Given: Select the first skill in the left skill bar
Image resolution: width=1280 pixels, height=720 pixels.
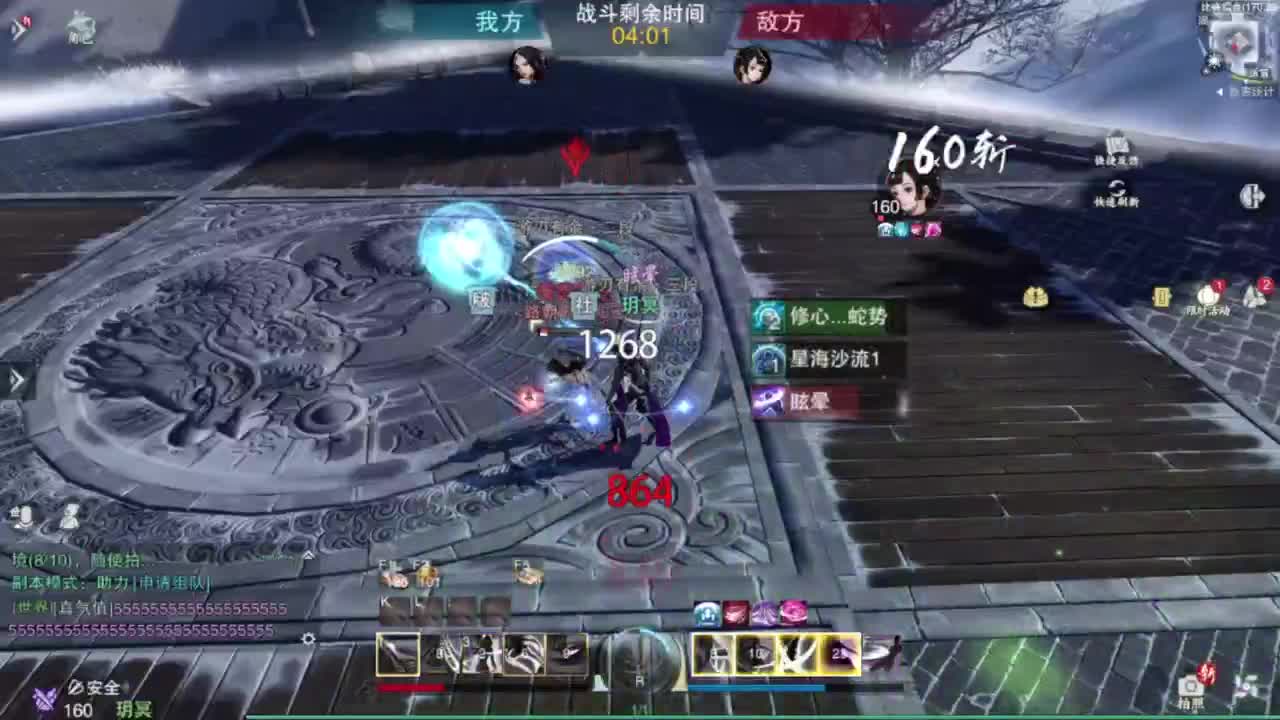Looking at the screenshot, I should click(398, 655).
